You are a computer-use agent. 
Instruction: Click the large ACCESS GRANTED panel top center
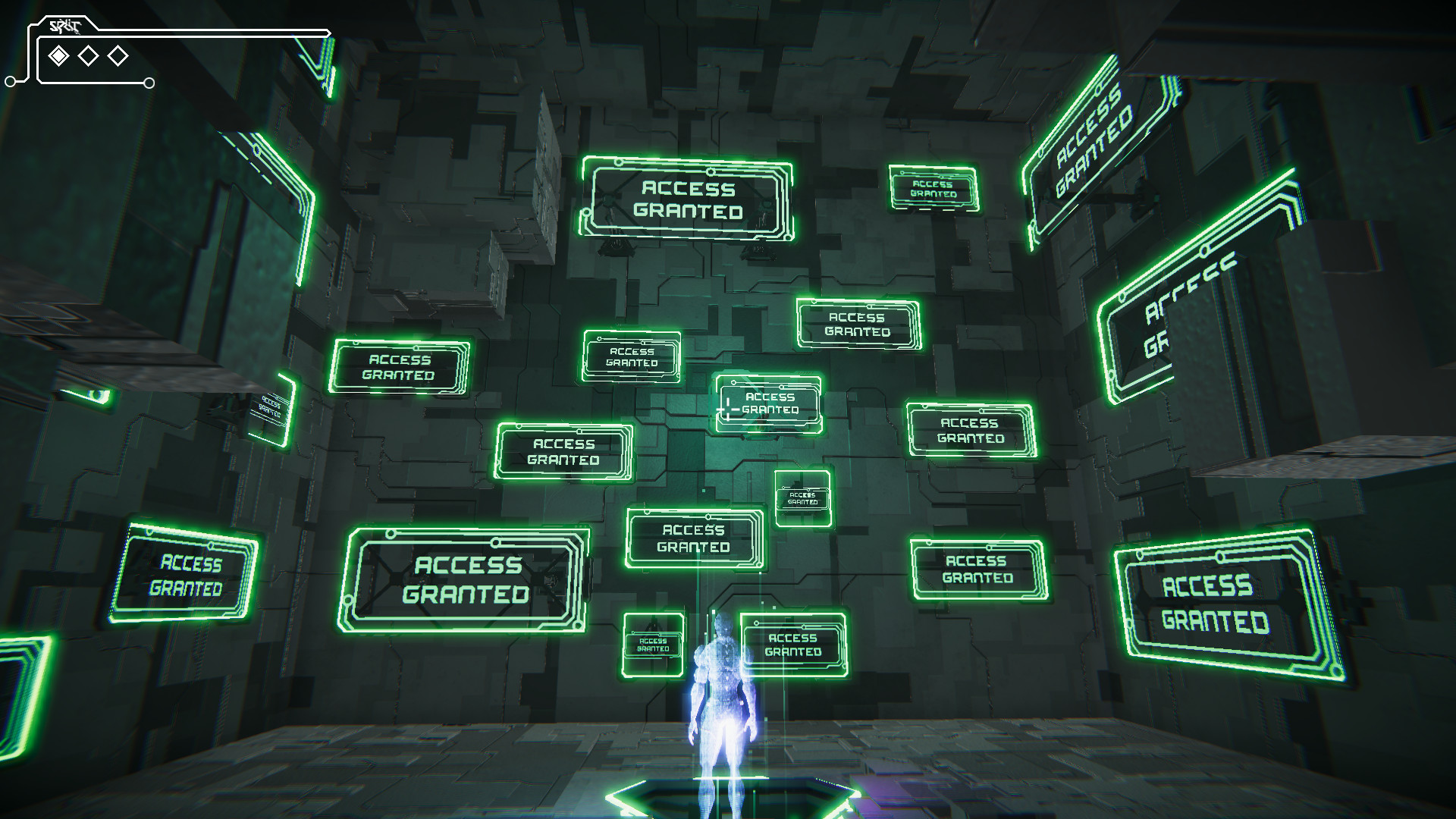click(689, 199)
